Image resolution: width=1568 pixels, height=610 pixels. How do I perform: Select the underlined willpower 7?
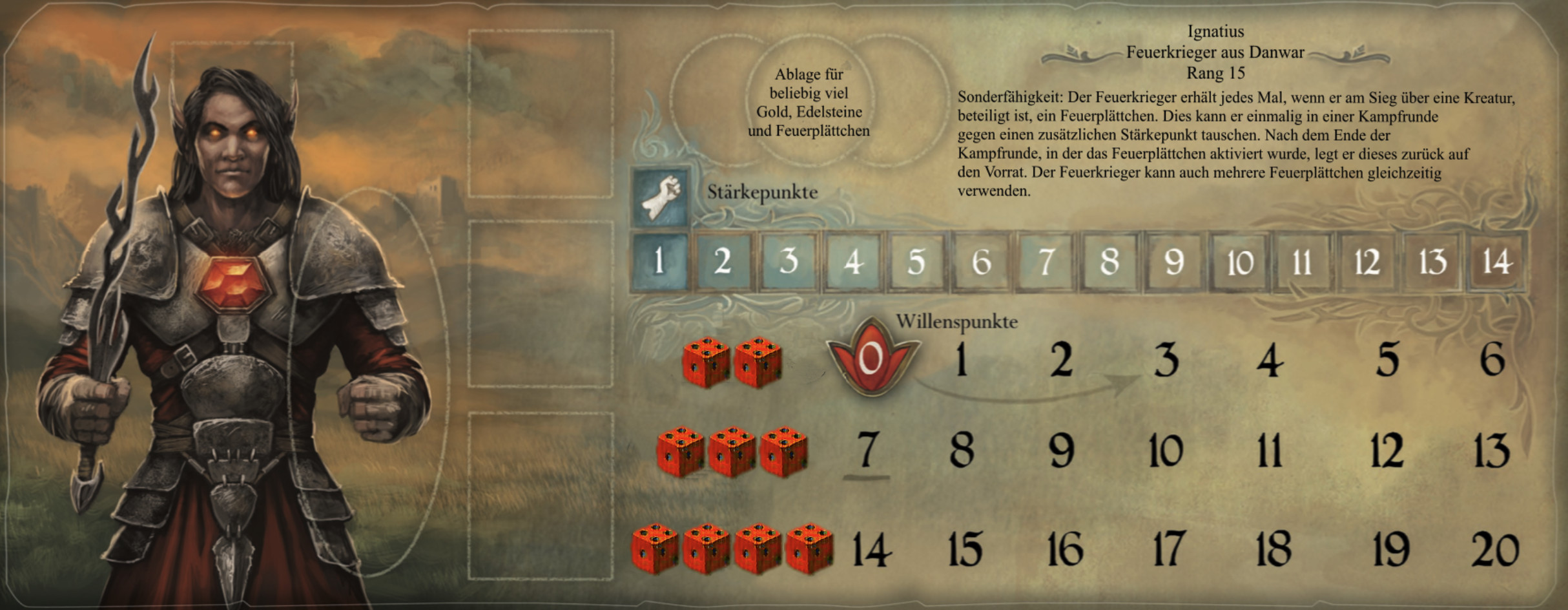pyautogui.click(x=867, y=450)
